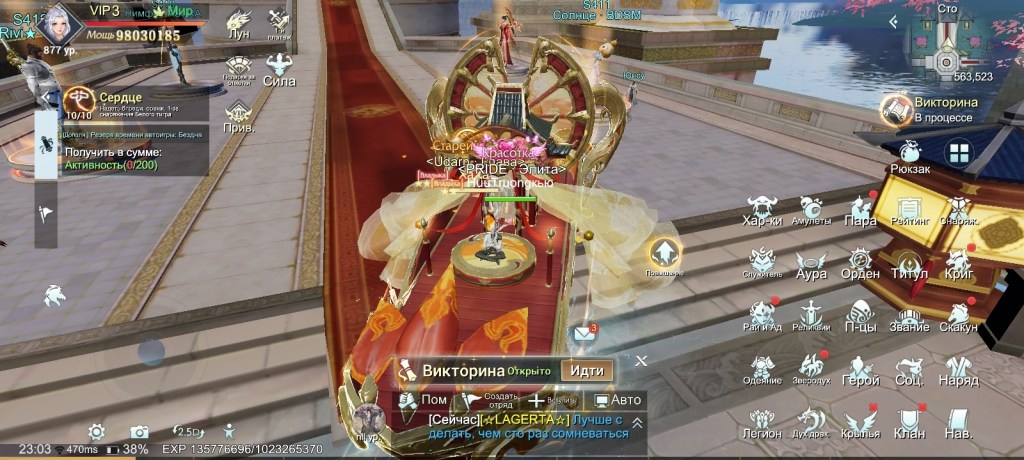Open the Титул menu
Image resolution: width=1024 pixels, height=460 pixels.
point(910,265)
